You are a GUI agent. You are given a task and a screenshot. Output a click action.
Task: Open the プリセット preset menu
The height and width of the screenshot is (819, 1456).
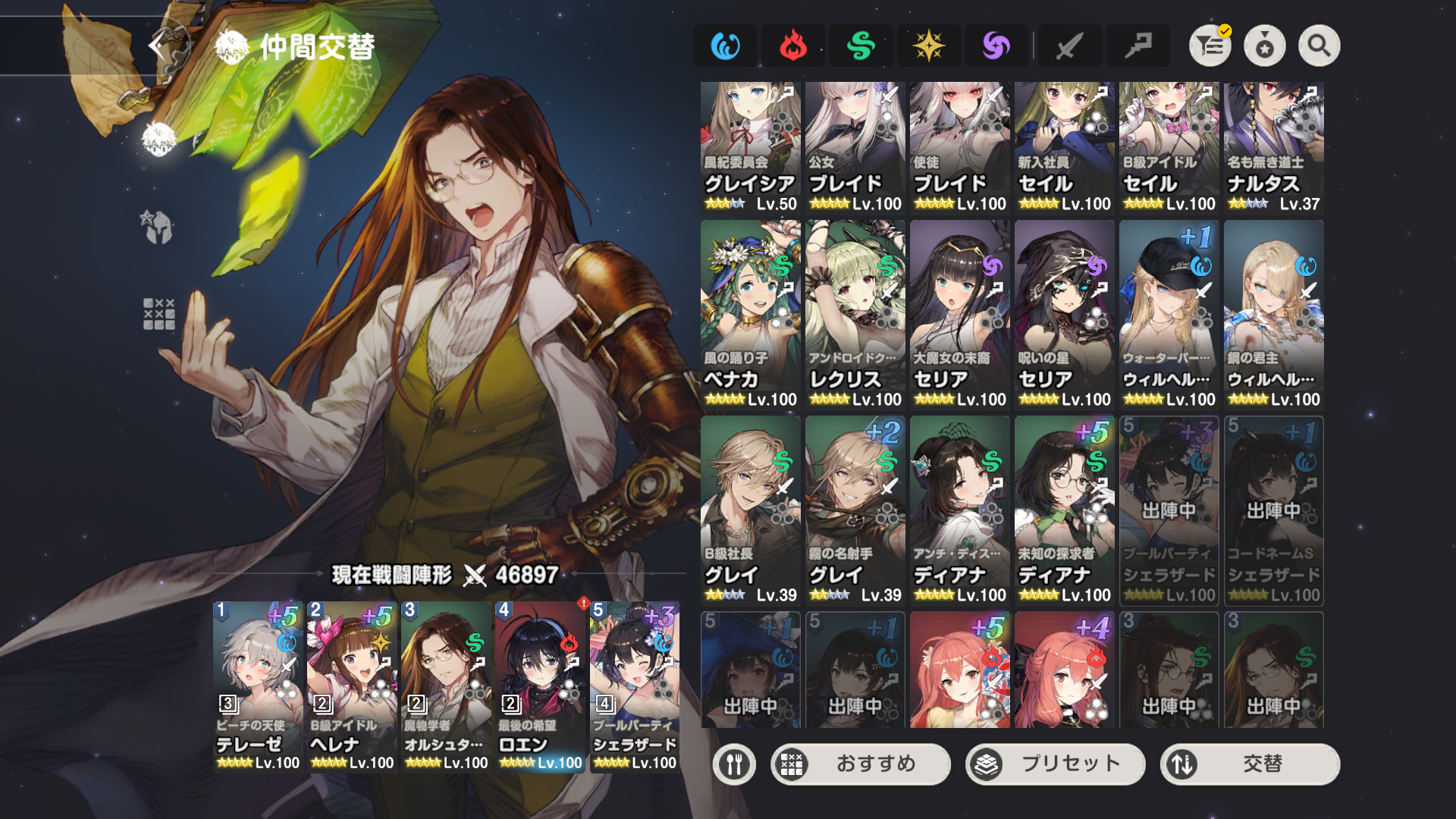point(1055,764)
